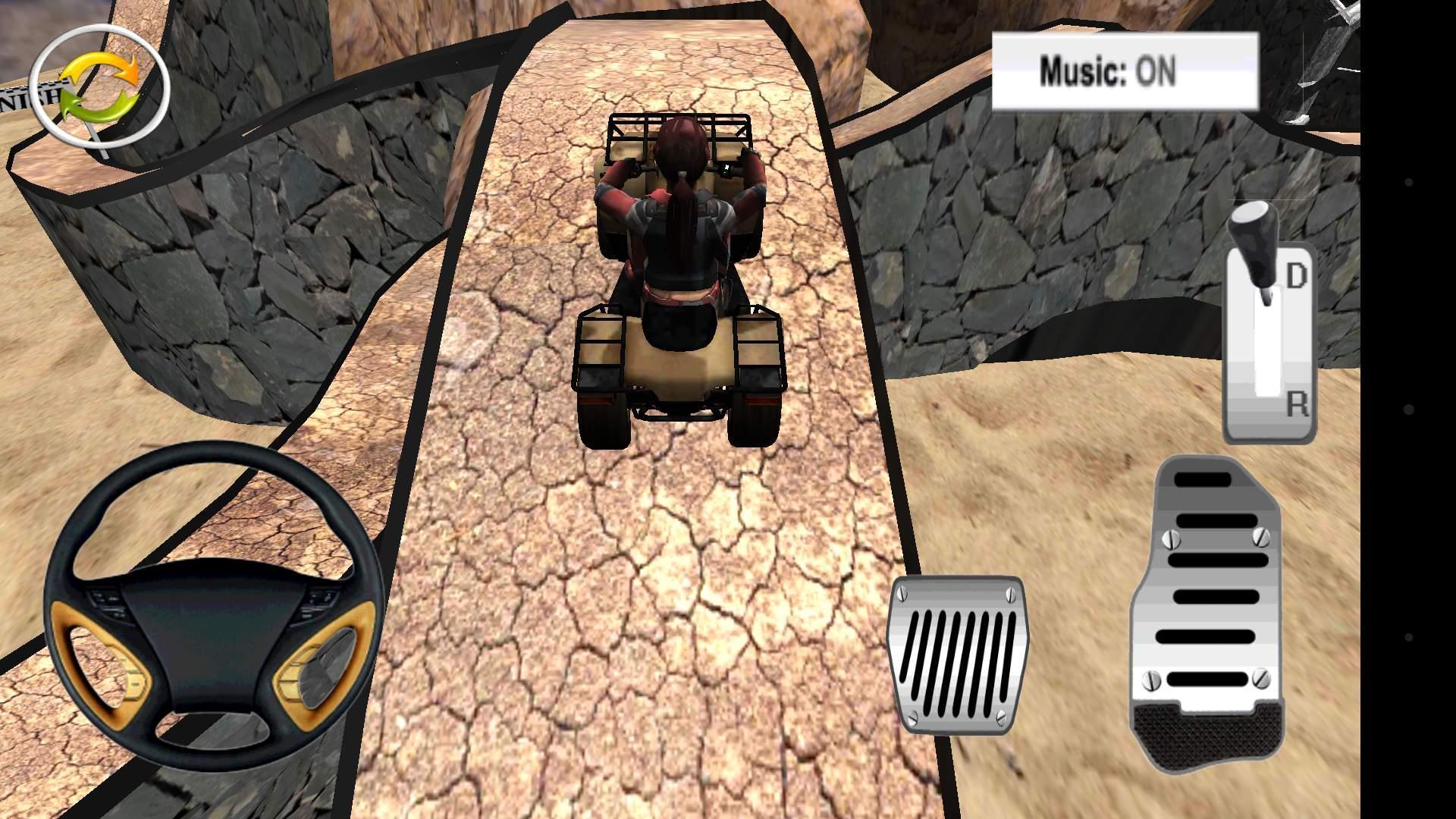Tap the ATV rider character
The width and height of the screenshot is (1456, 819).
[x=677, y=220]
